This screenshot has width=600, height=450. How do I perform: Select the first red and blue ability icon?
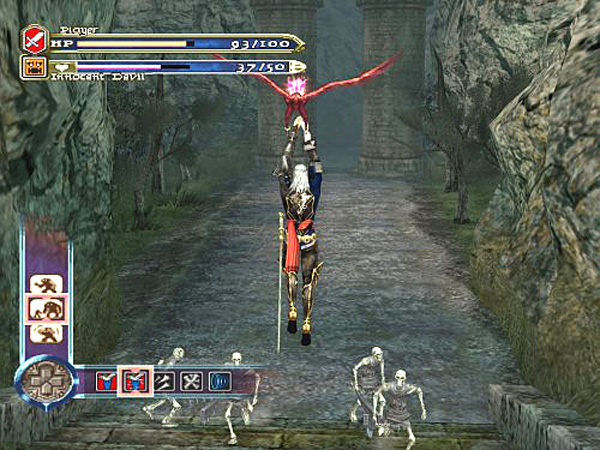click(107, 381)
